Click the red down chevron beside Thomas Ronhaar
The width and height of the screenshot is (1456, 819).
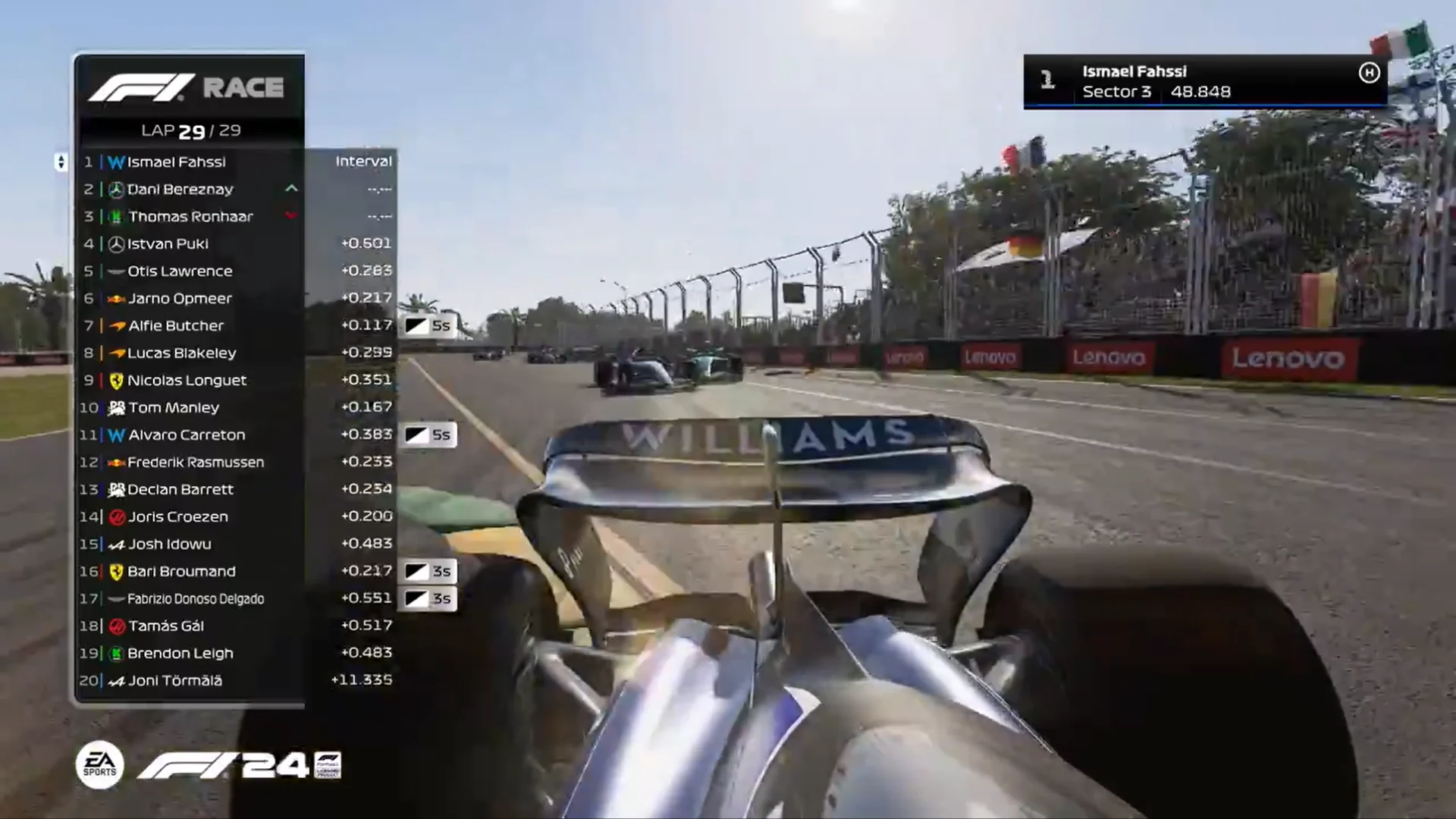click(291, 216)
